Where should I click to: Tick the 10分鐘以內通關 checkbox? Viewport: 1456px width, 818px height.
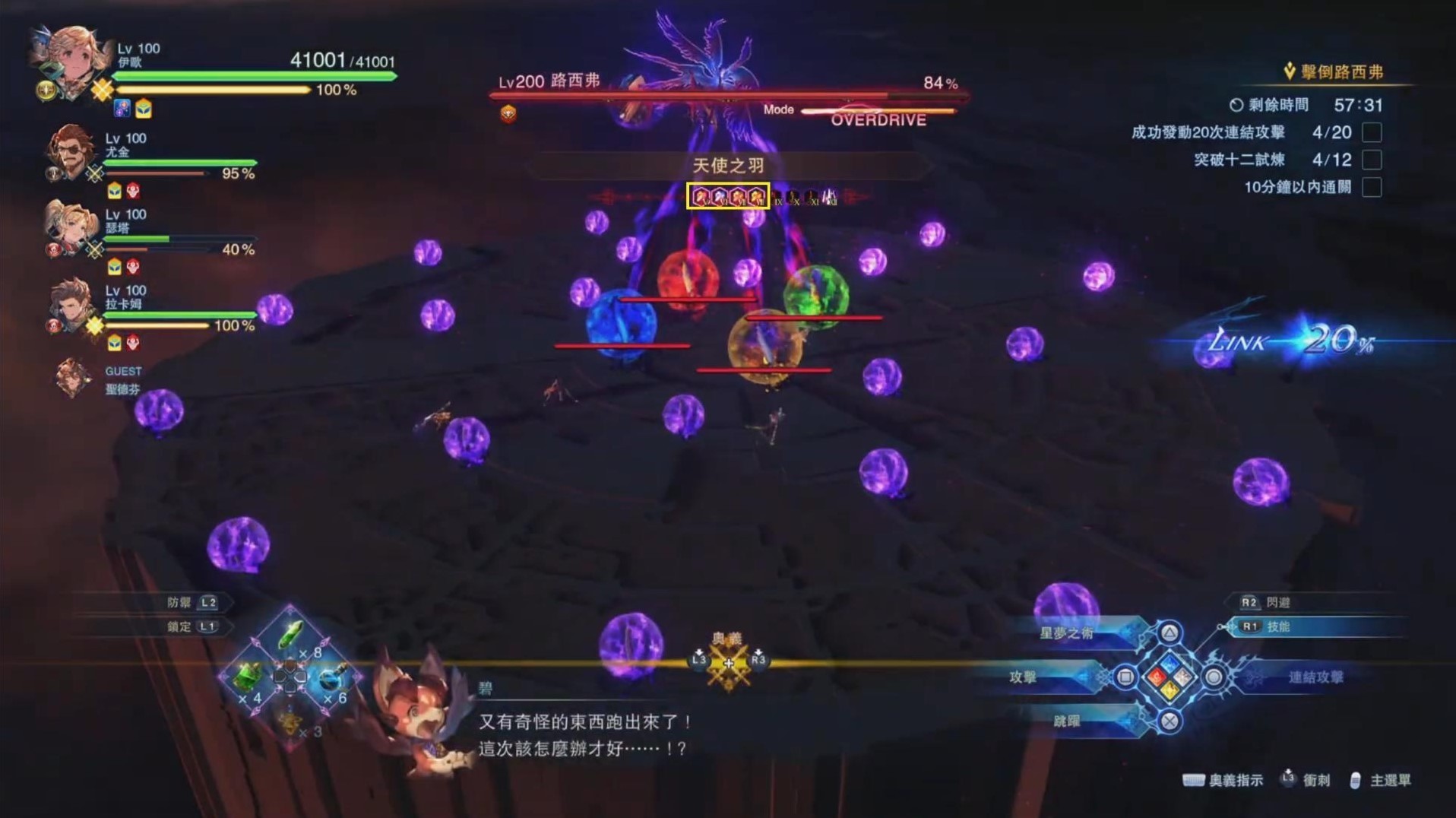pyautogui.click(x=1372, y=186)
